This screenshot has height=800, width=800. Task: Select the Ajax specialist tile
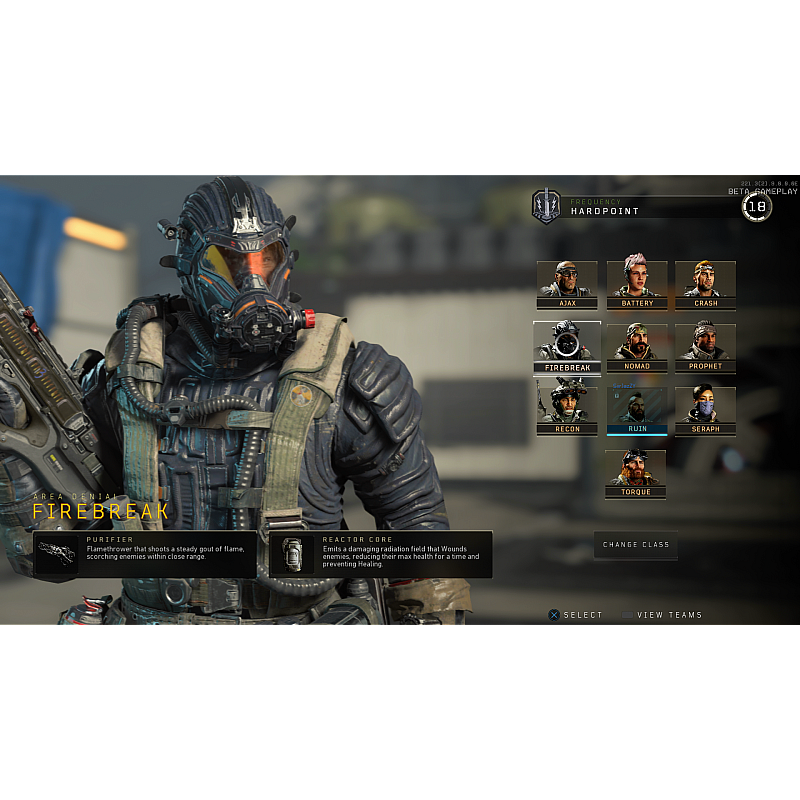pyautogui.click(x=567, y=285)
